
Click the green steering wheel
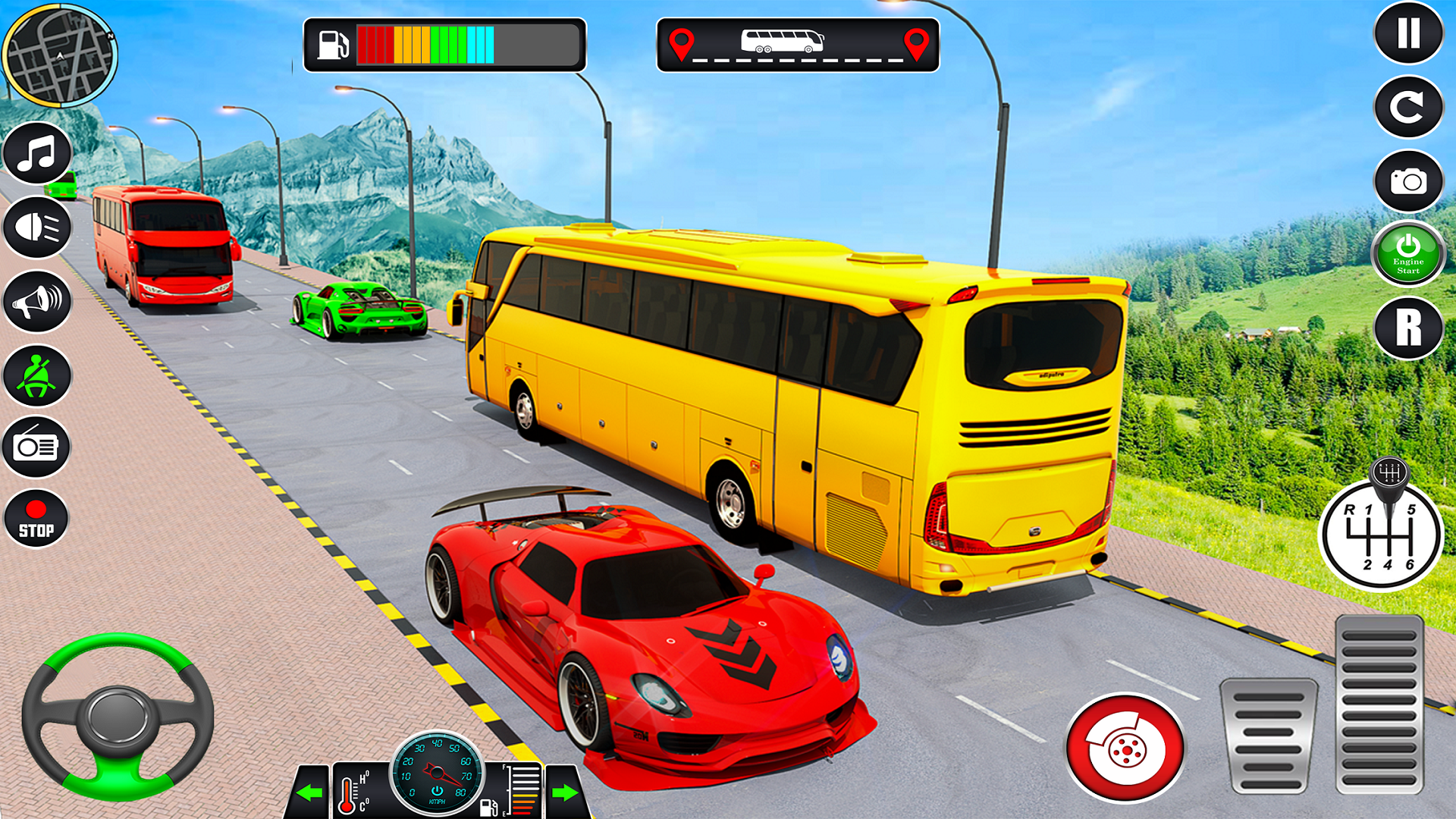(118, 716)
